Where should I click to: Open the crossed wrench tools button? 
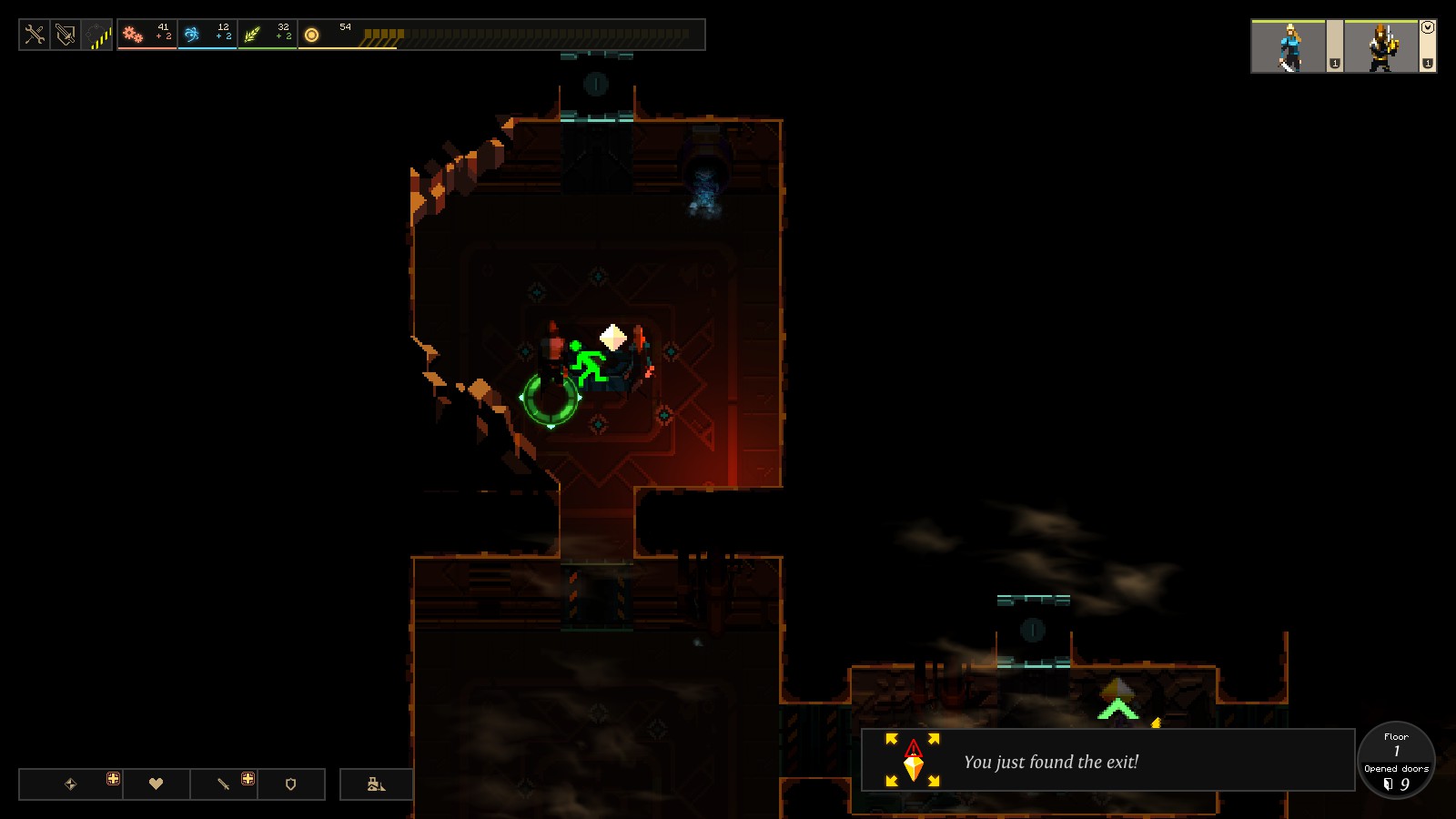[x=35, y=35]
